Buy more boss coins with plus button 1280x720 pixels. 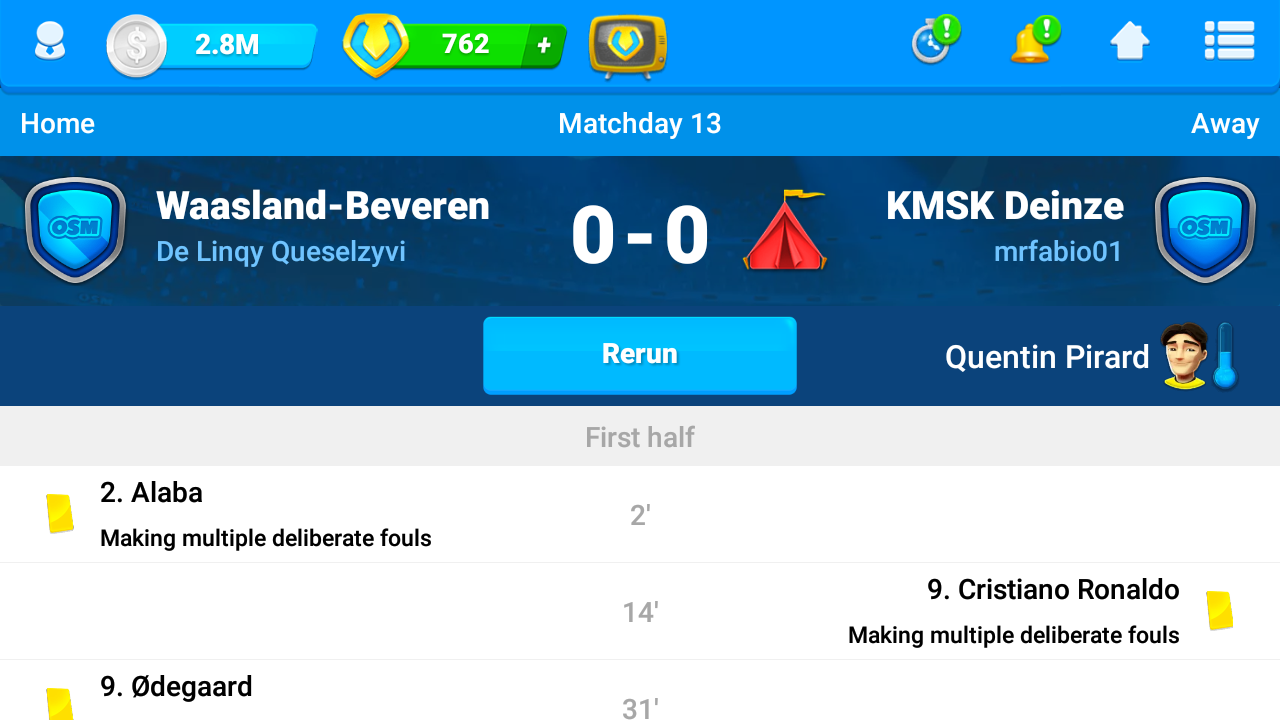pos(544,45)
